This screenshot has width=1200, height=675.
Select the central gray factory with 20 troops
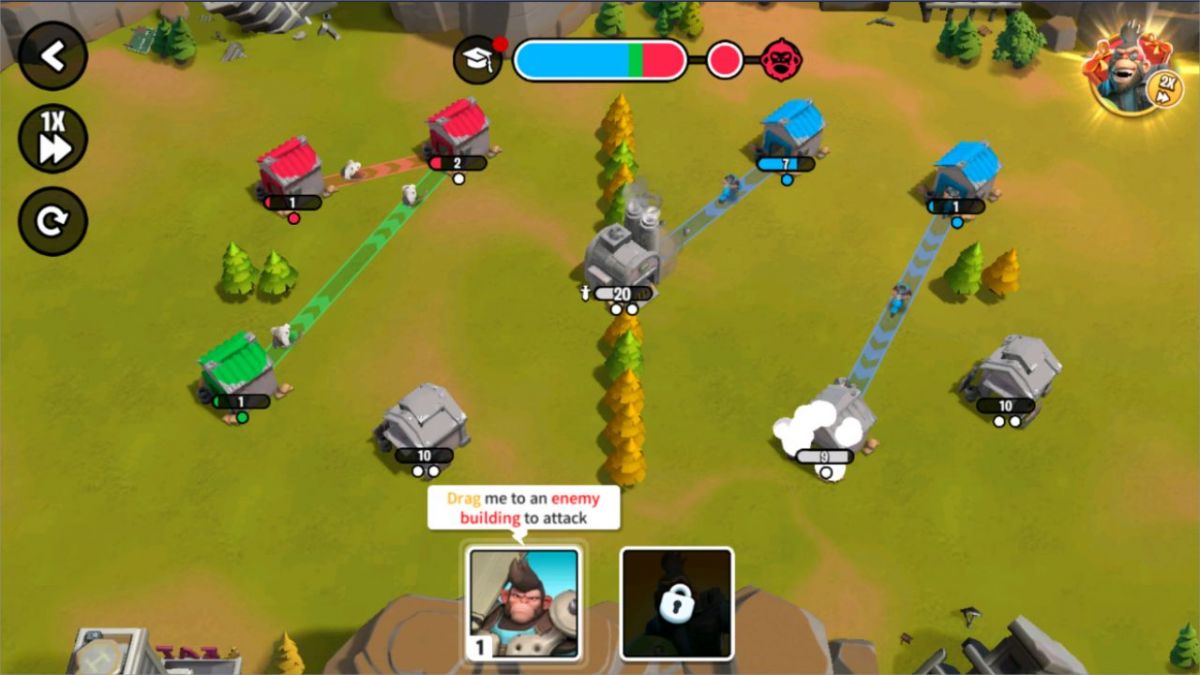[624, 253]
